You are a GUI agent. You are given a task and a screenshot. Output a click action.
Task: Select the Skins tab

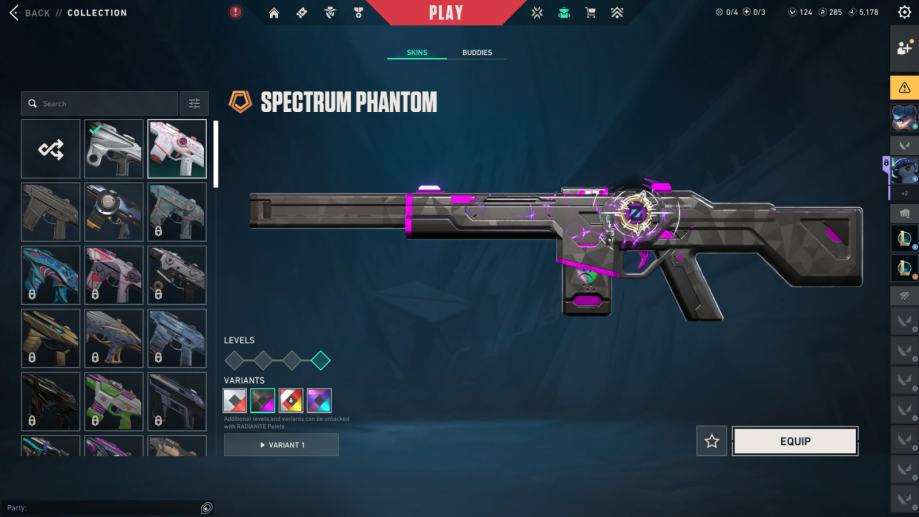417,52
